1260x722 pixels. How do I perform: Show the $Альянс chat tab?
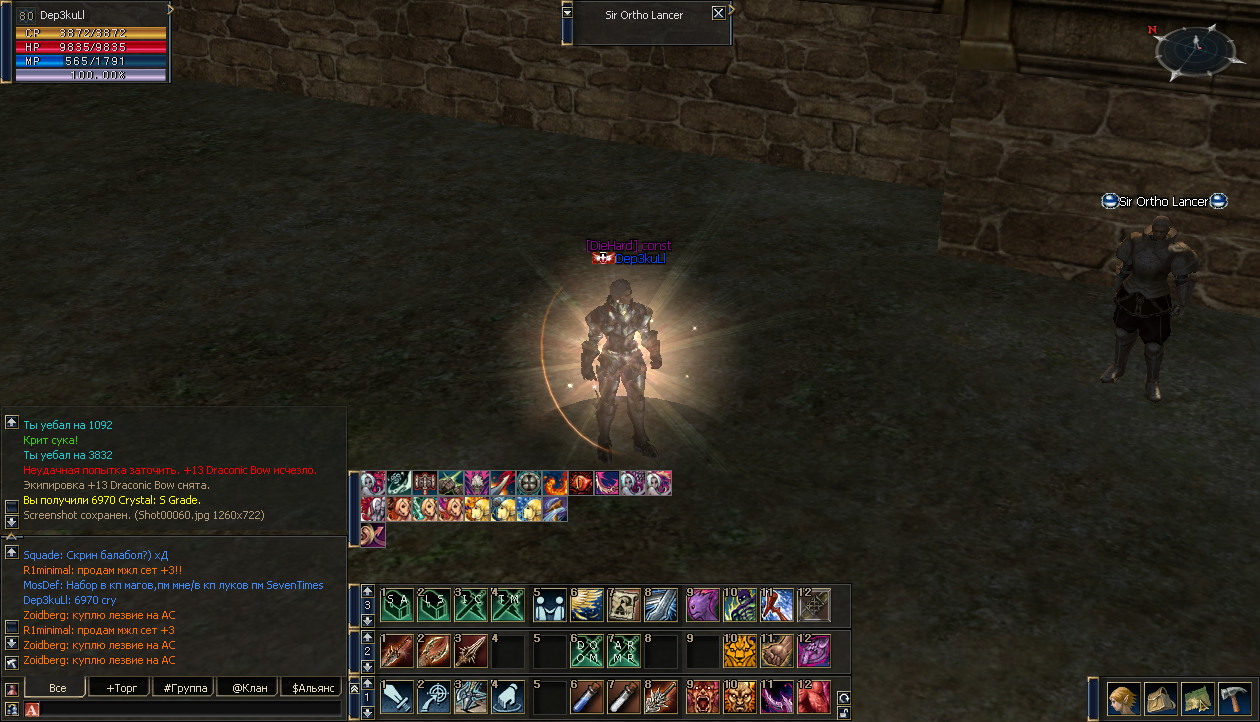pos(313,688)
